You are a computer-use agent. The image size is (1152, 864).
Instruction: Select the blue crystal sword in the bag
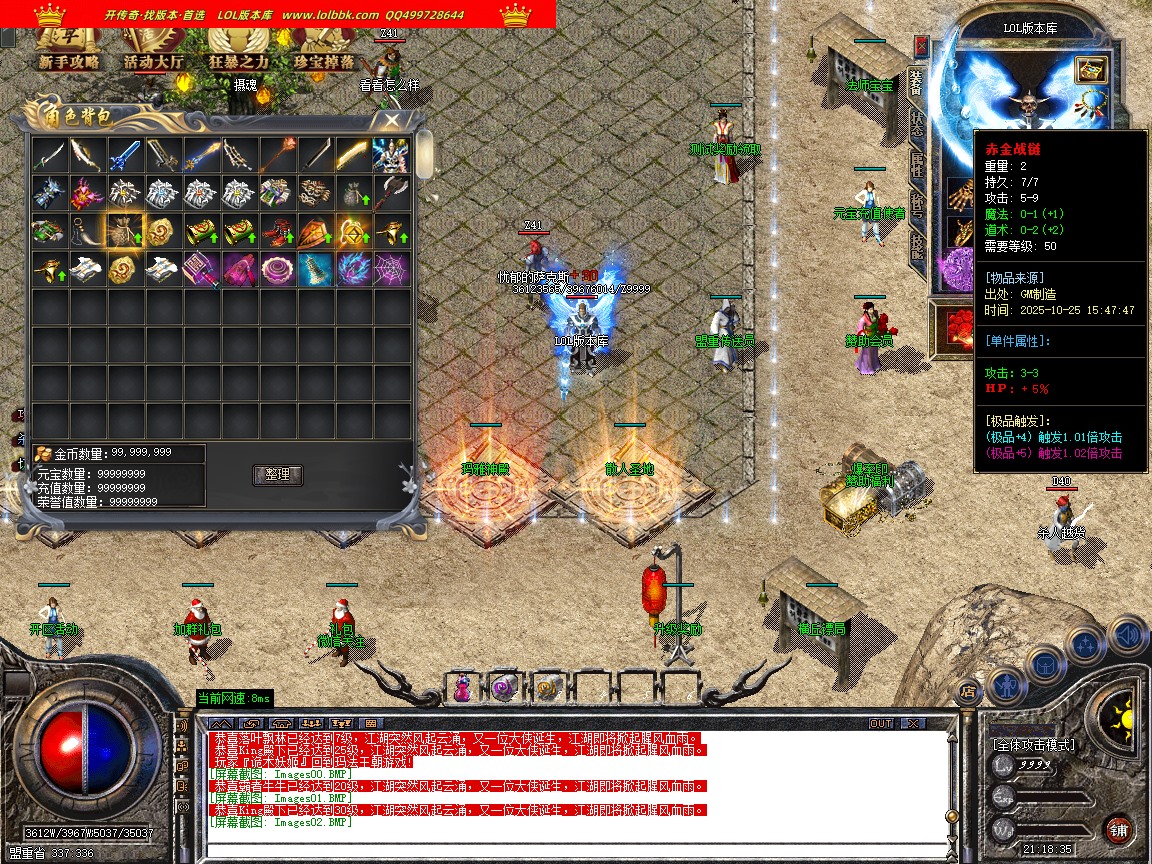tap(125, 155)
